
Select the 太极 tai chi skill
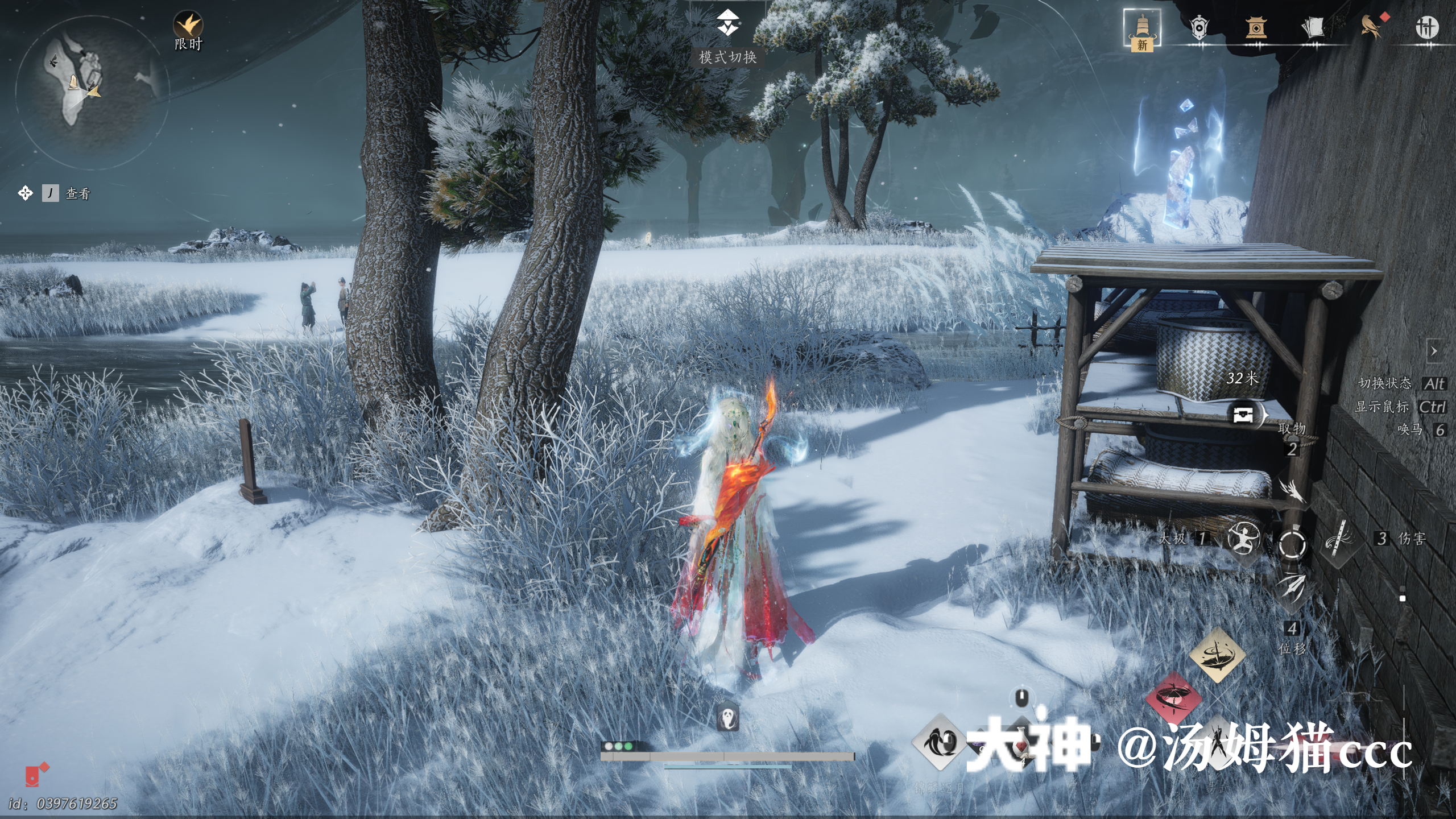[x=1243, y=539]
